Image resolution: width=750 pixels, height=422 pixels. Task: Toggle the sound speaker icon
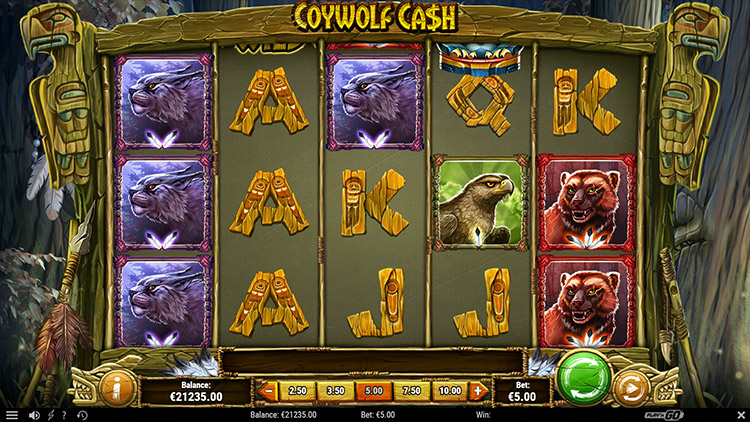[34, 415]
